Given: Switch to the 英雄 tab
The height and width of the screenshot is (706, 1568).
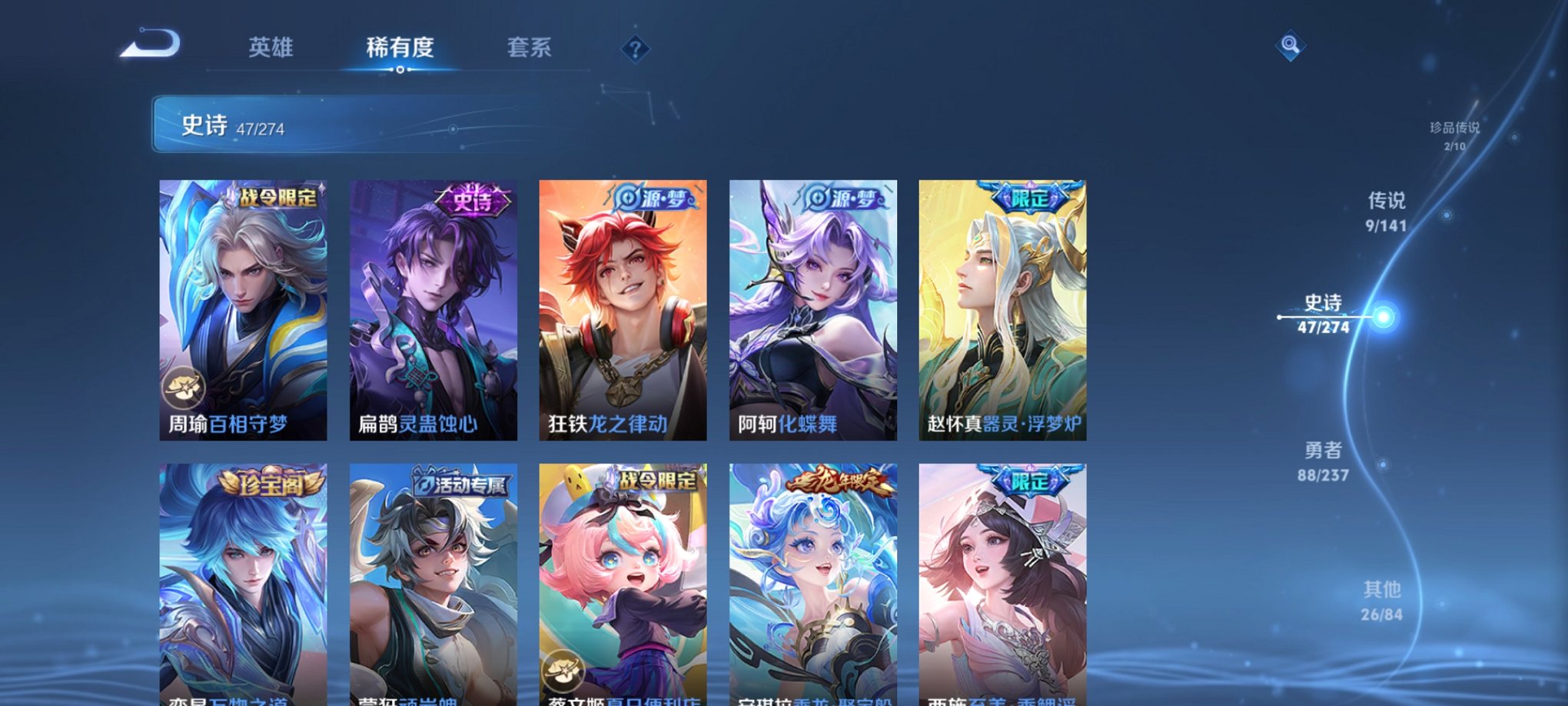Looking at the screenshot, I should tap(271, 48).
